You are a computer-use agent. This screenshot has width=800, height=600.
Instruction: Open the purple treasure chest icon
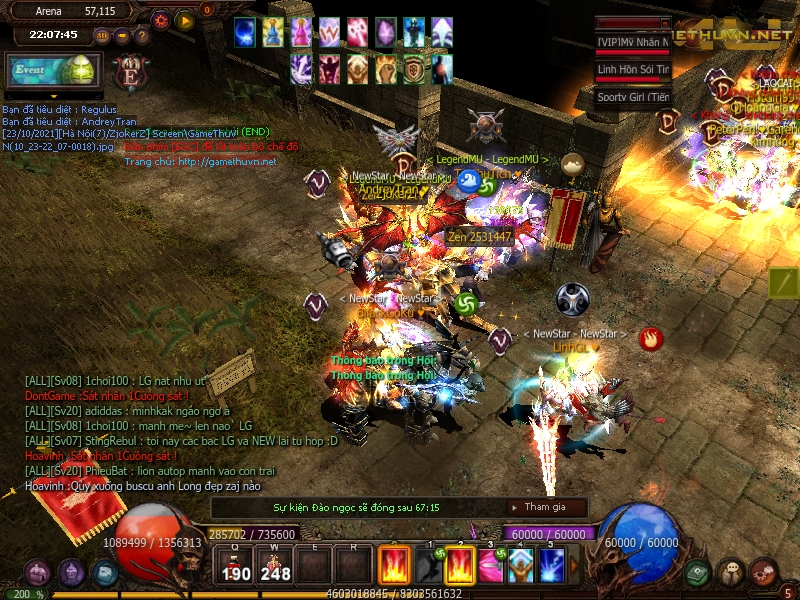38,573
